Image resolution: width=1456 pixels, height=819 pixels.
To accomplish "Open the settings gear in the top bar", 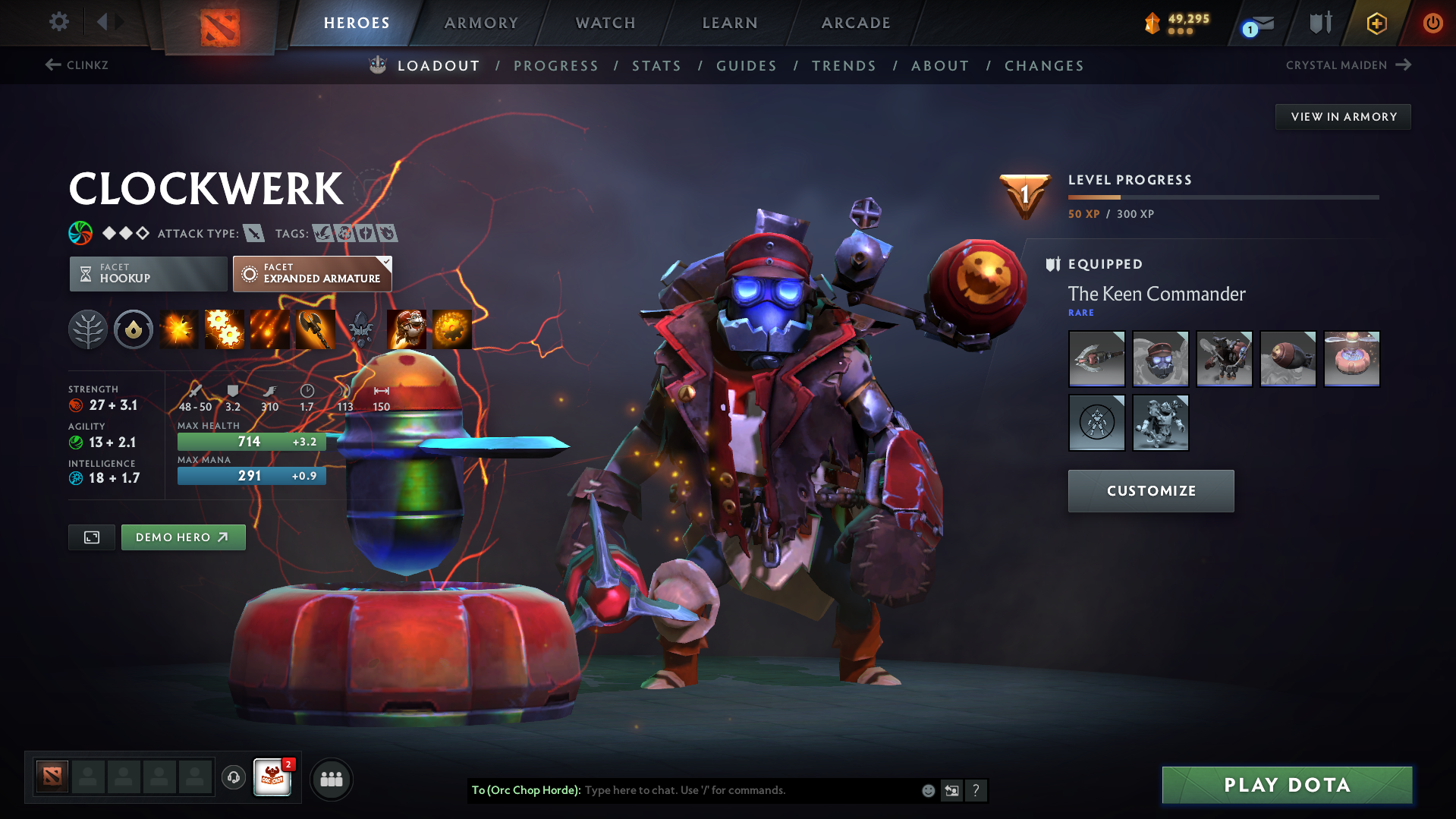I will [58, 22].
